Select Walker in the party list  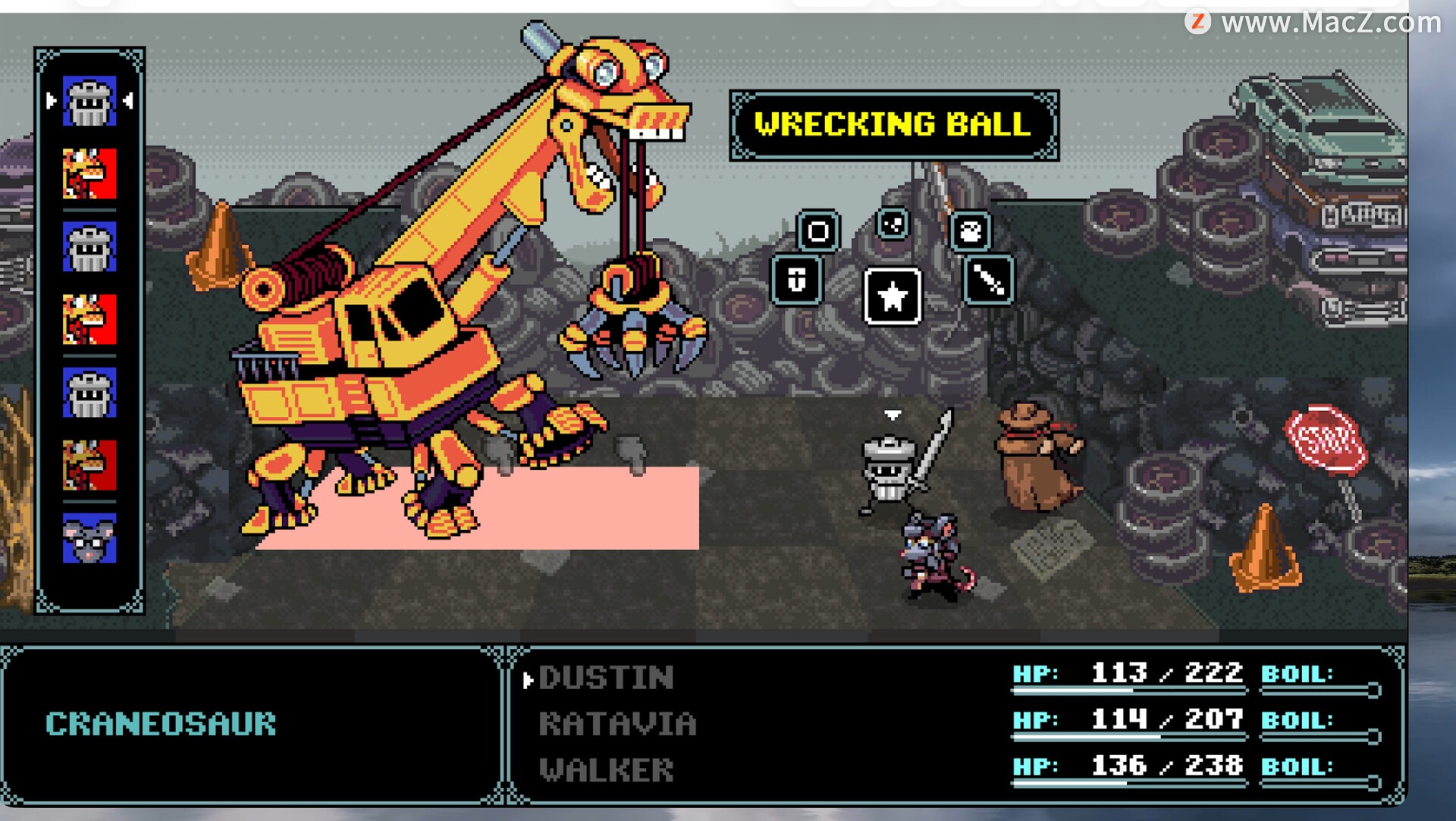click(606, 770)
